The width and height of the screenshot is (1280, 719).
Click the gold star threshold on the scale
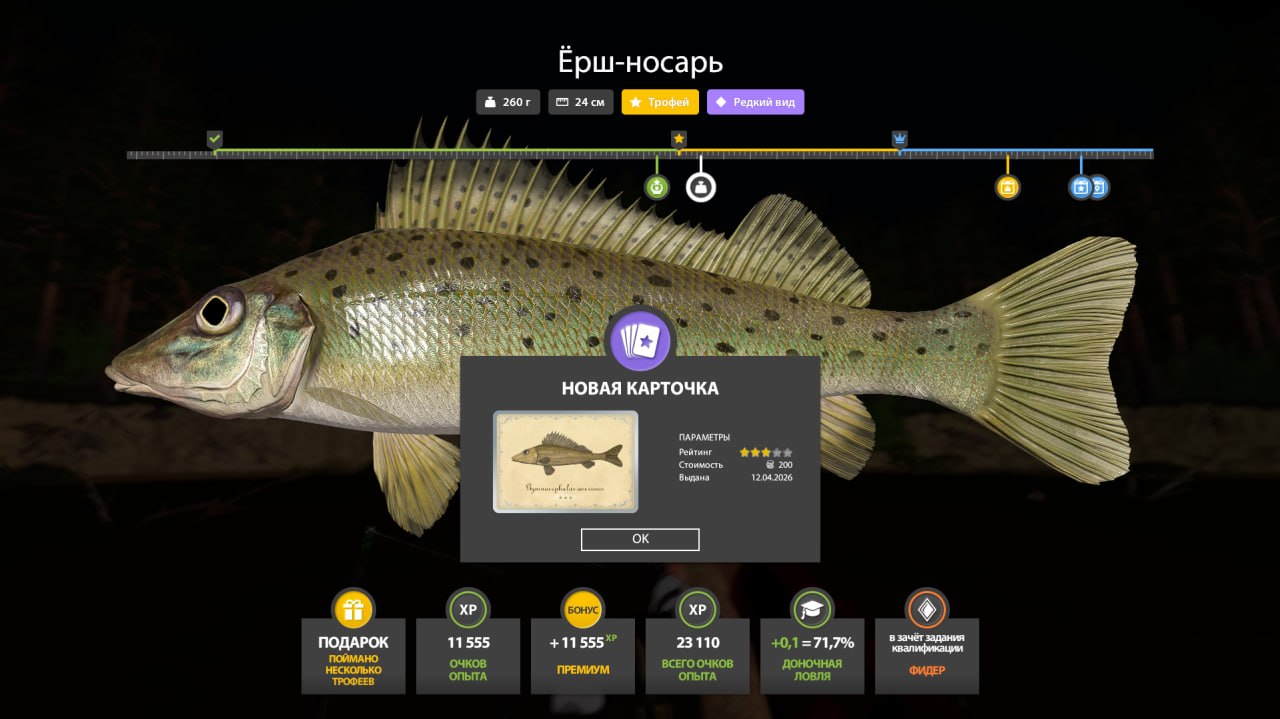pos(679,139)
